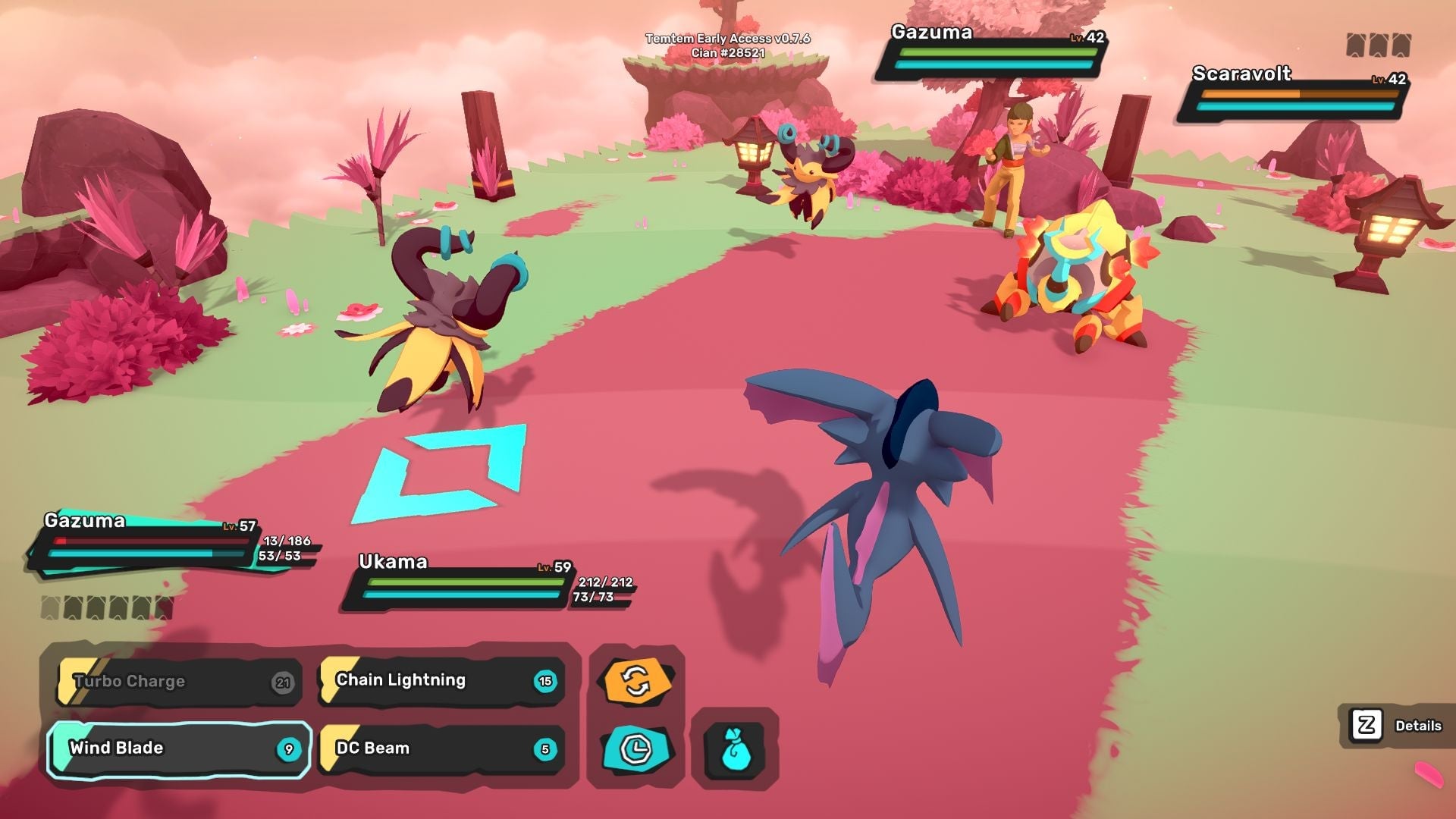The image size is (1456, 819).
Task: Click the type icon beside Chain Lightning
Action: click(330, 680)
